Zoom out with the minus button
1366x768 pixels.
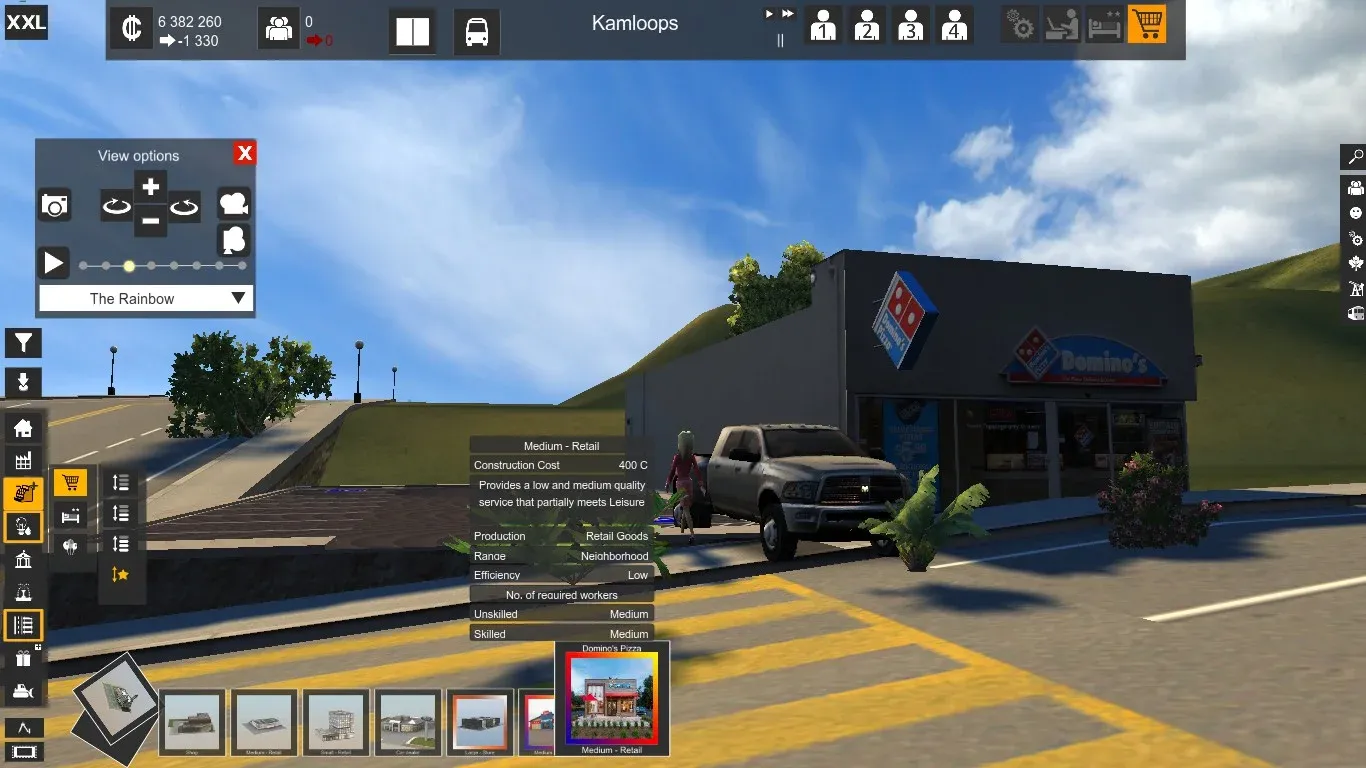[150, 220]
